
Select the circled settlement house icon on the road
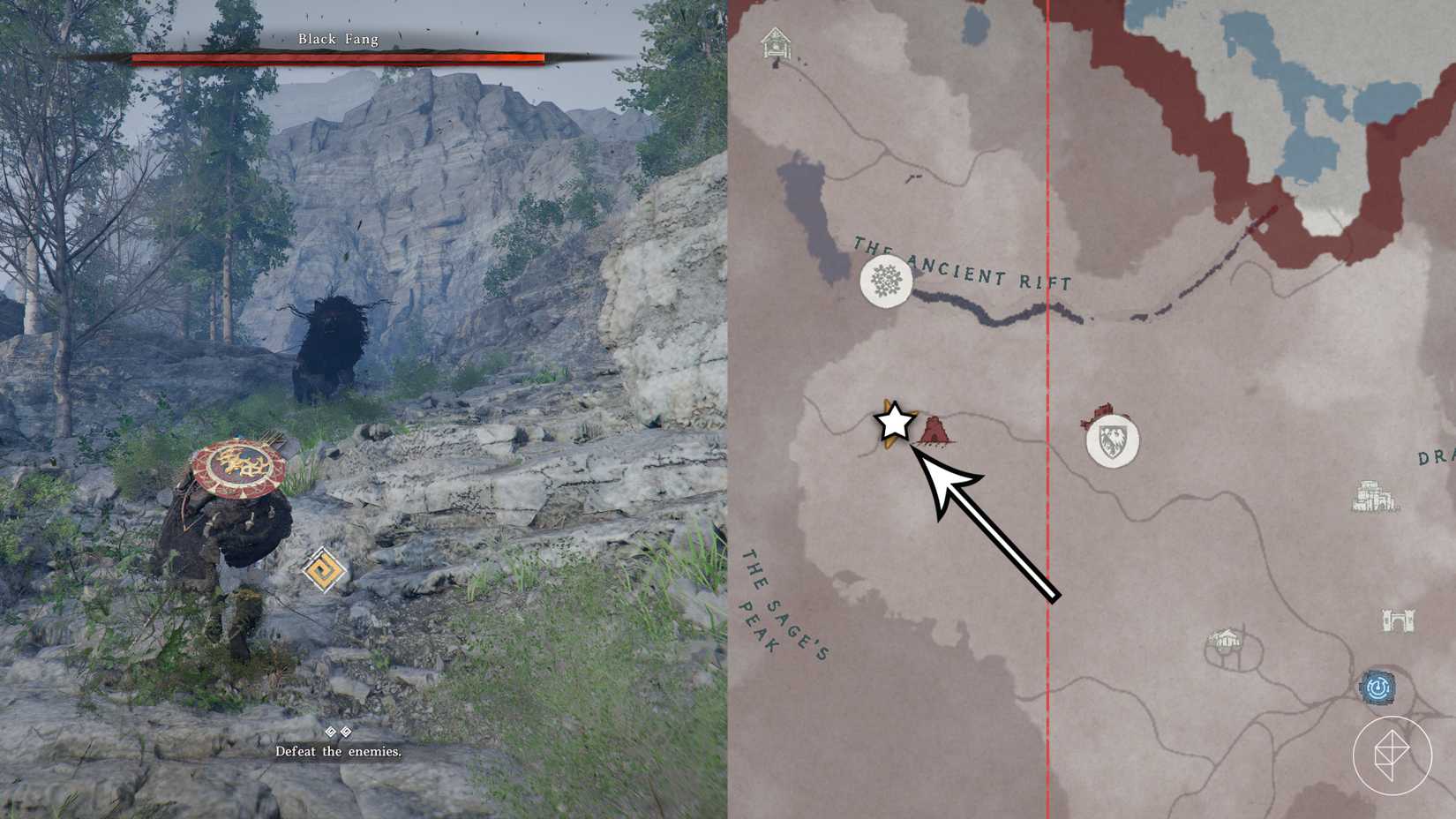[x=1227, y=637]
